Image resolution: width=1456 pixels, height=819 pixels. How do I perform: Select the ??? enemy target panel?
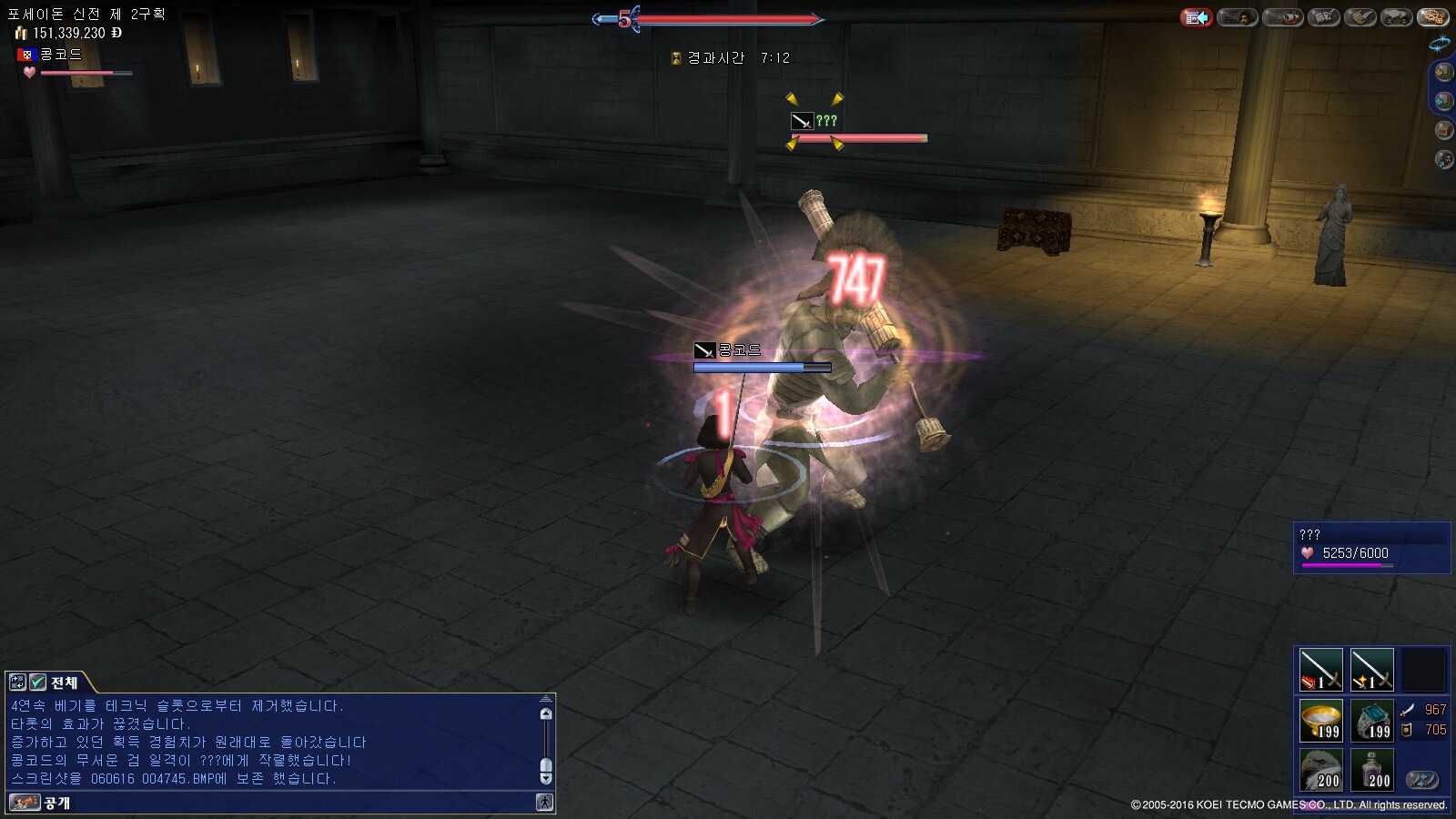(x=1371, y=547)
